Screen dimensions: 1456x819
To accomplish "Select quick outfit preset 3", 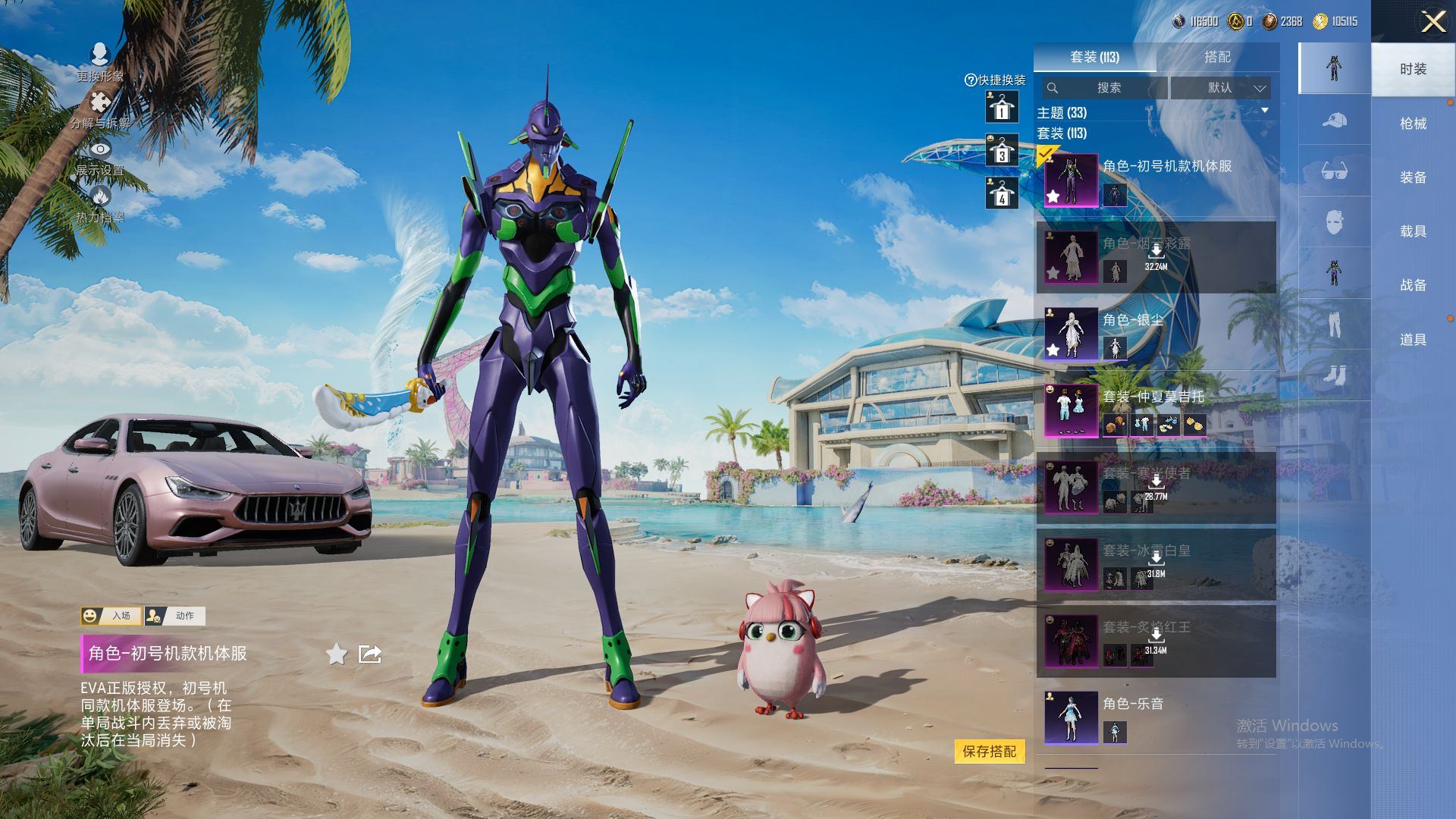I will pyautogui.click(x=1002, y=150).
